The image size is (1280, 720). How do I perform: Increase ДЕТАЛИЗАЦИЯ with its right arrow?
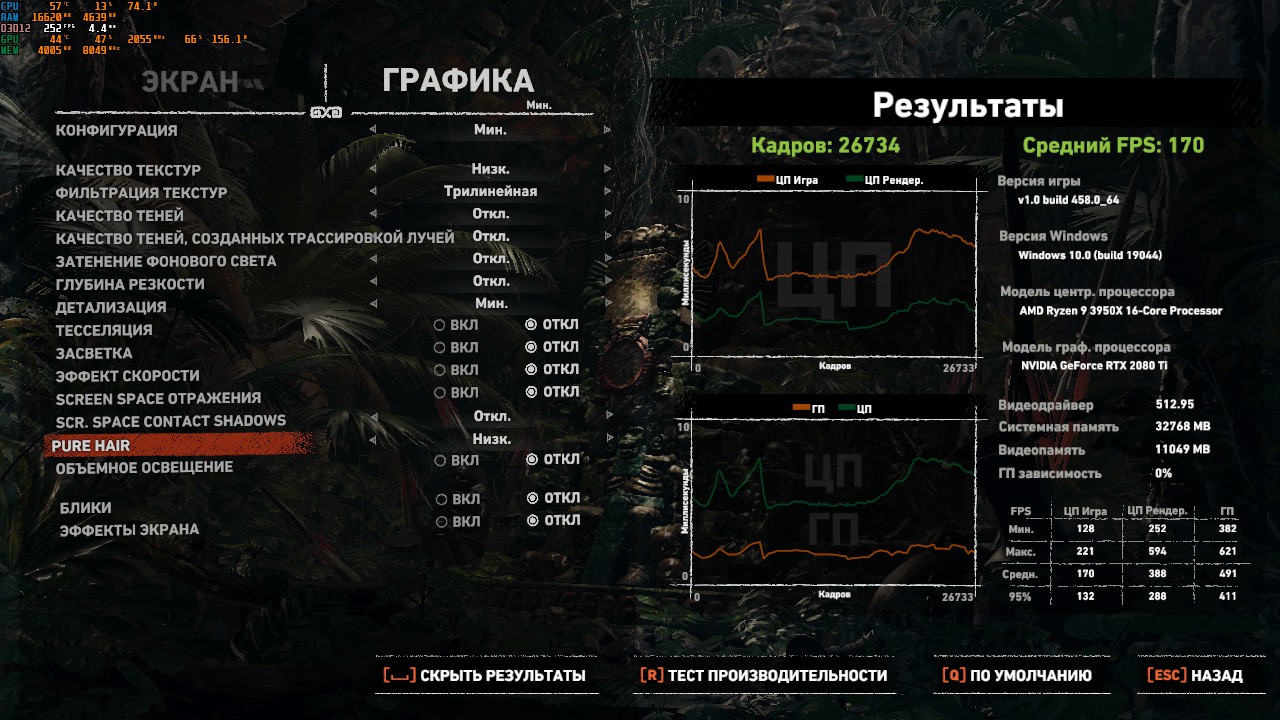coord(607,304)
